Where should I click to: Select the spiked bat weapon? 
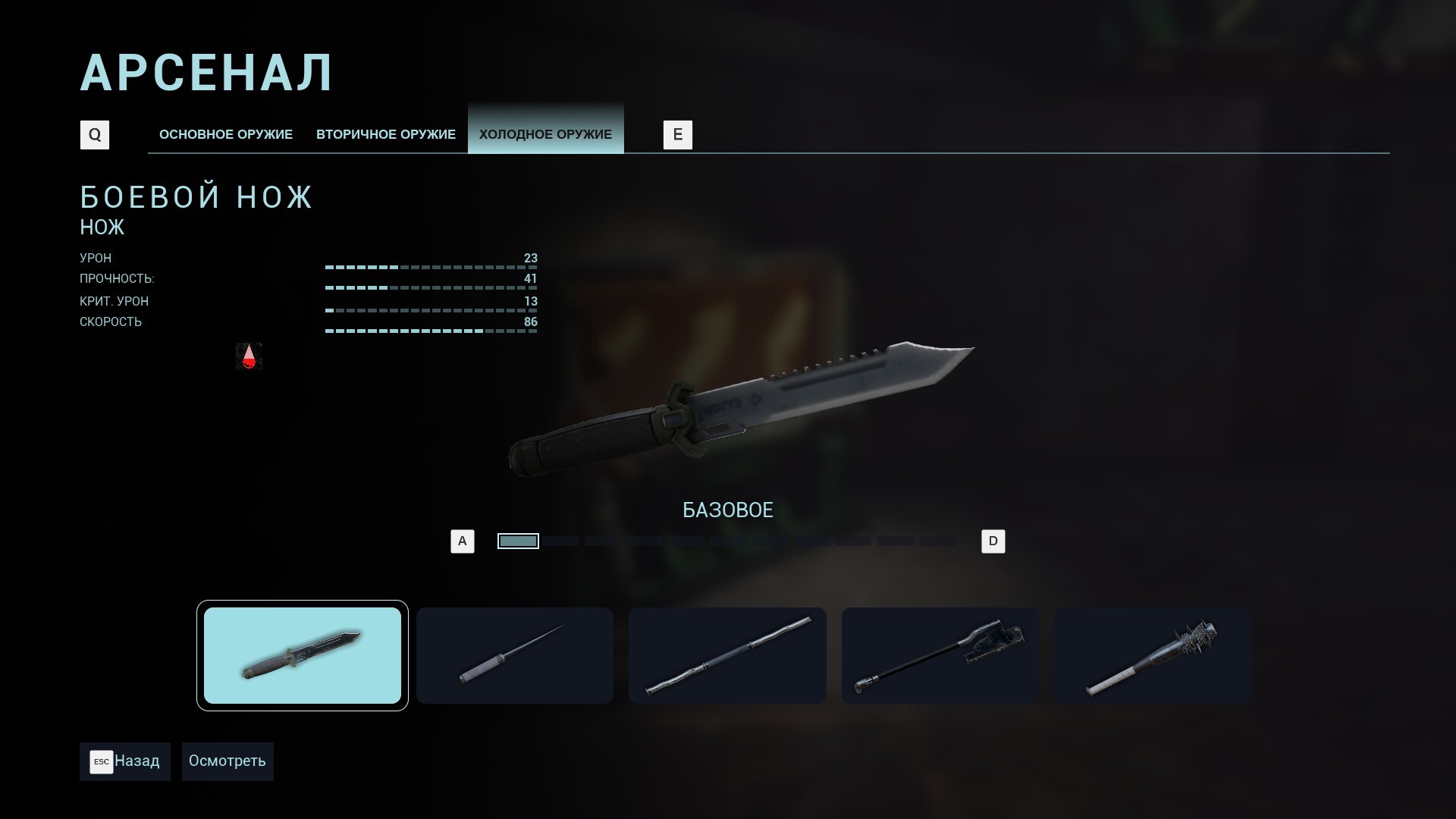coord(1152,655)
